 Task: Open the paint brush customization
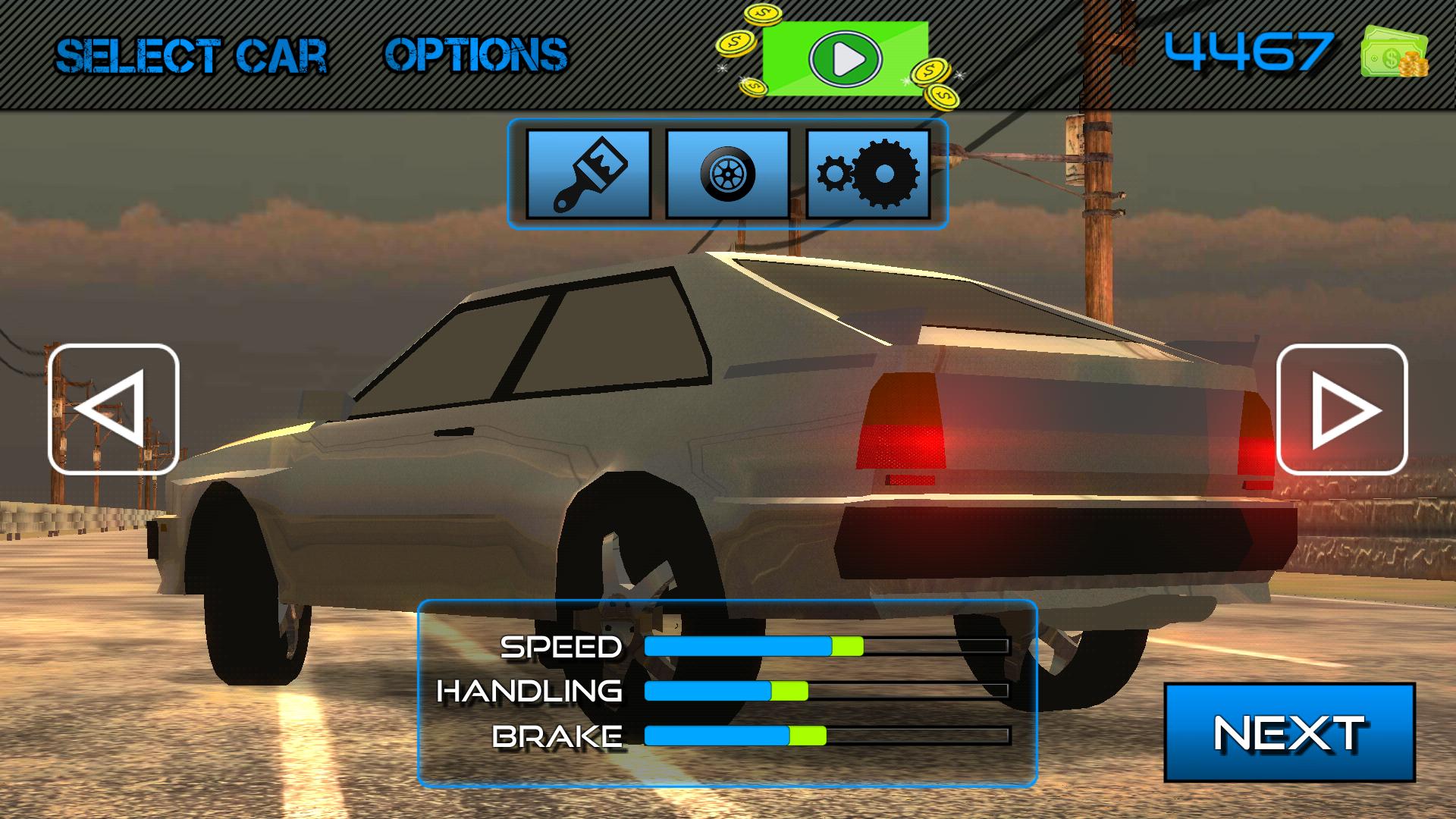click(588, 174)
